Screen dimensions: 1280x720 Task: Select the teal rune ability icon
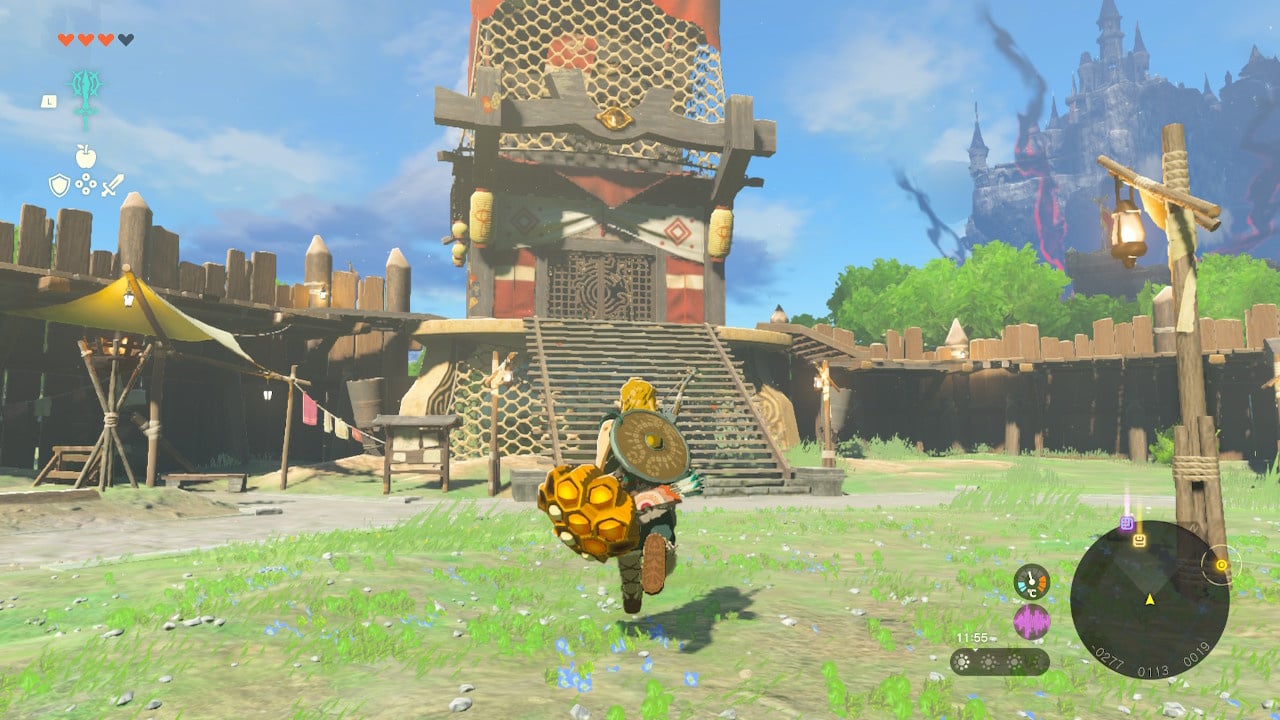86,96
